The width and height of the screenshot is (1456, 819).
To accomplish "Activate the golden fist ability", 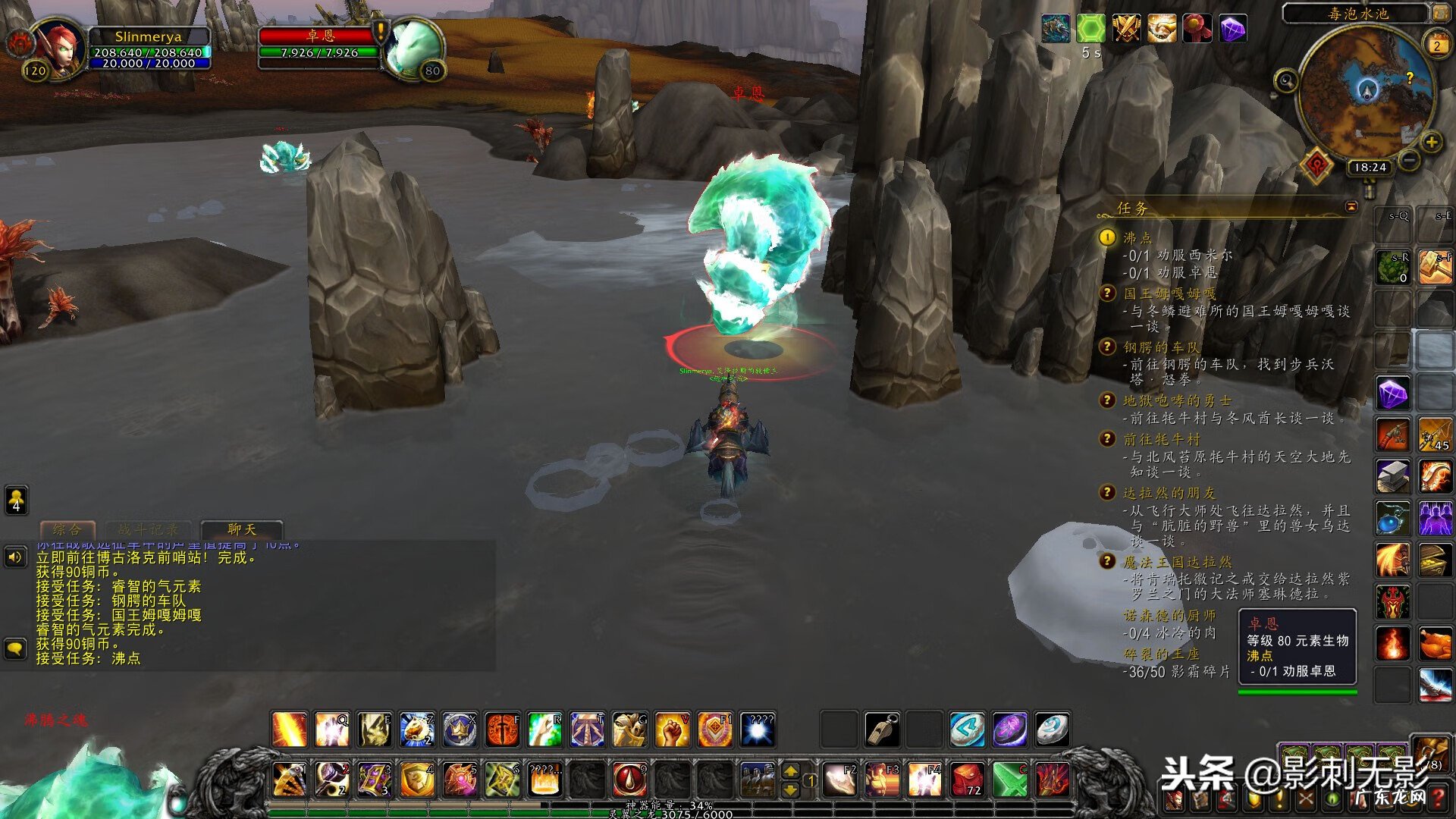I will click(671, 730).
